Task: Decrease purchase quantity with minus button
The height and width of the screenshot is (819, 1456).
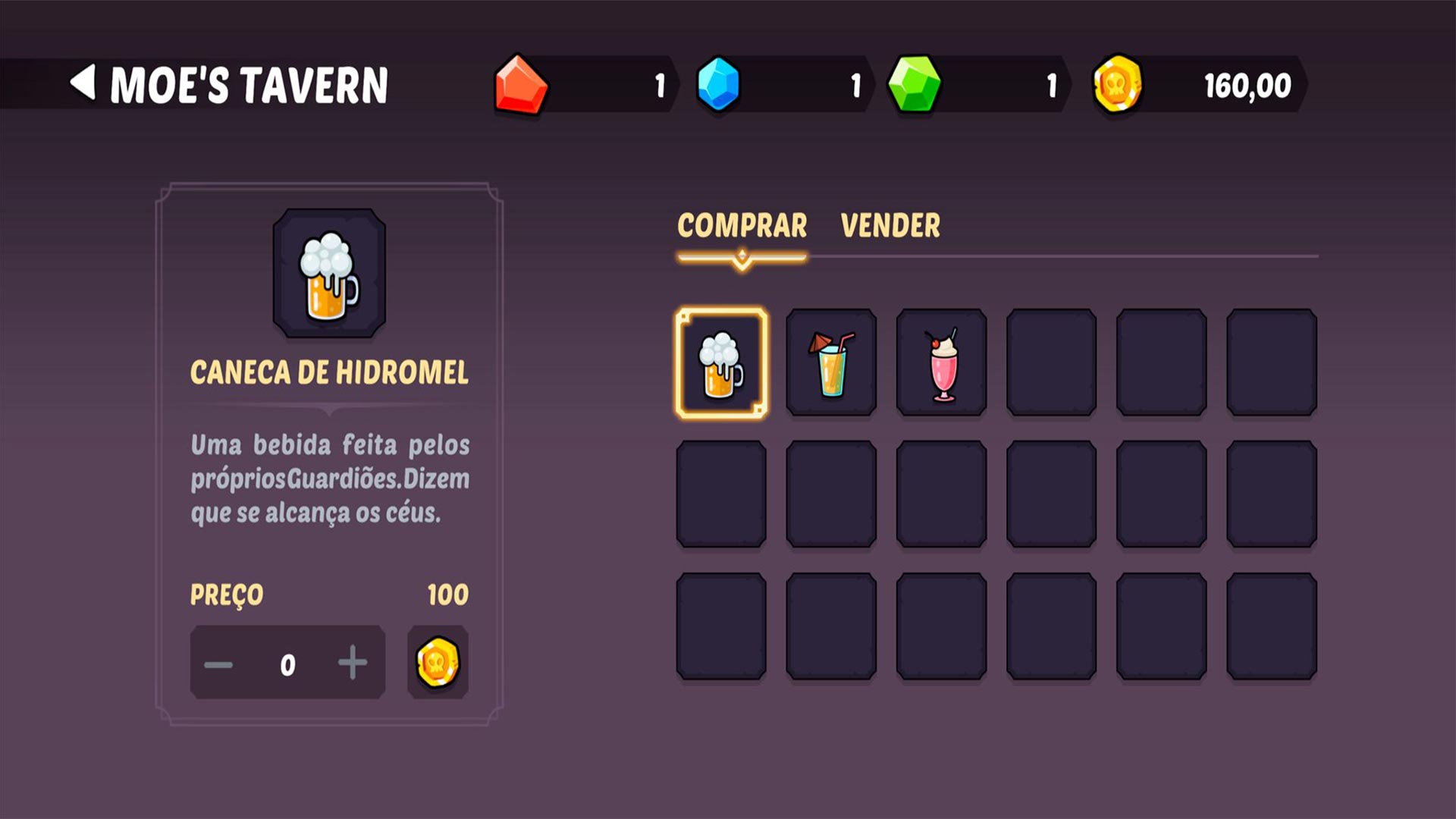Action: point(218,665)
